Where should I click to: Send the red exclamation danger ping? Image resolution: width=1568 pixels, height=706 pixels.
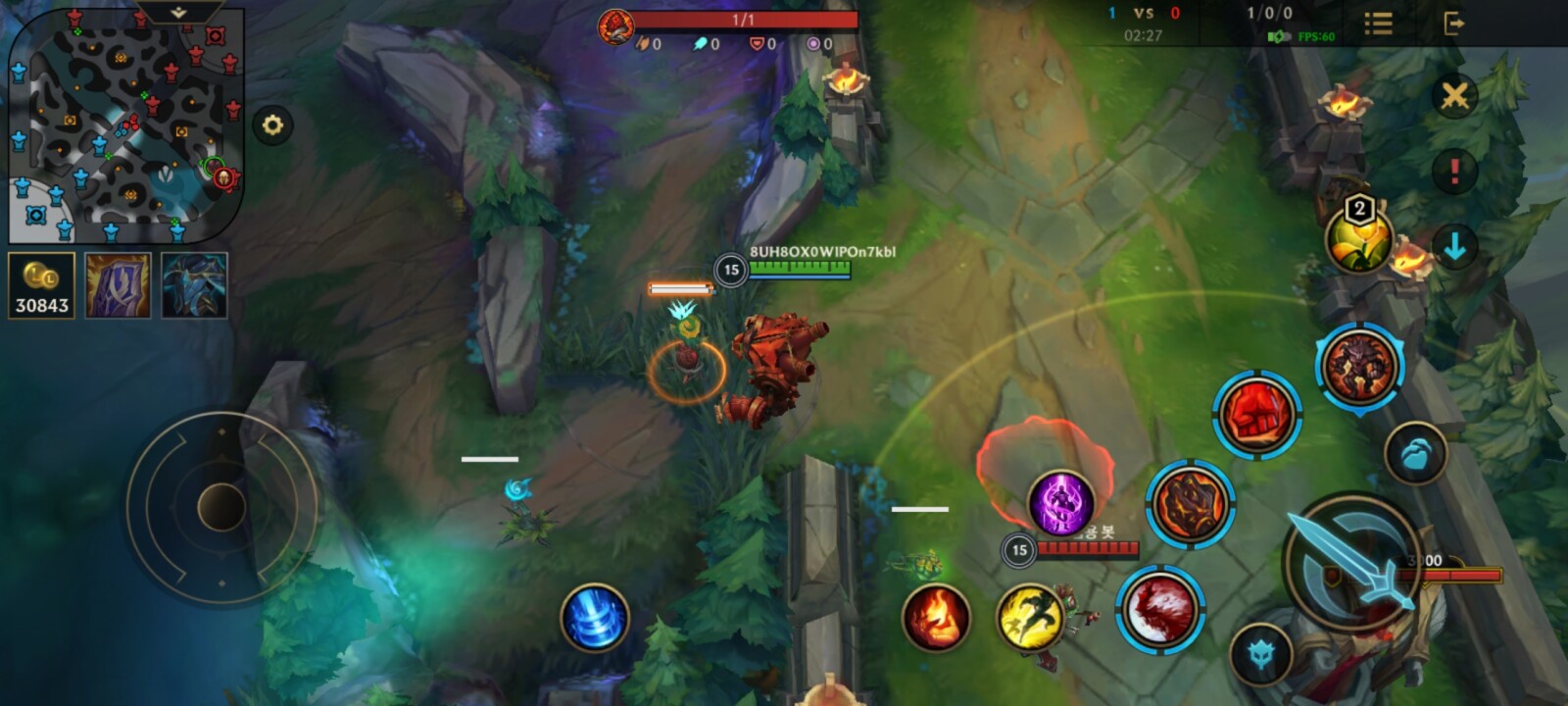1454,172
